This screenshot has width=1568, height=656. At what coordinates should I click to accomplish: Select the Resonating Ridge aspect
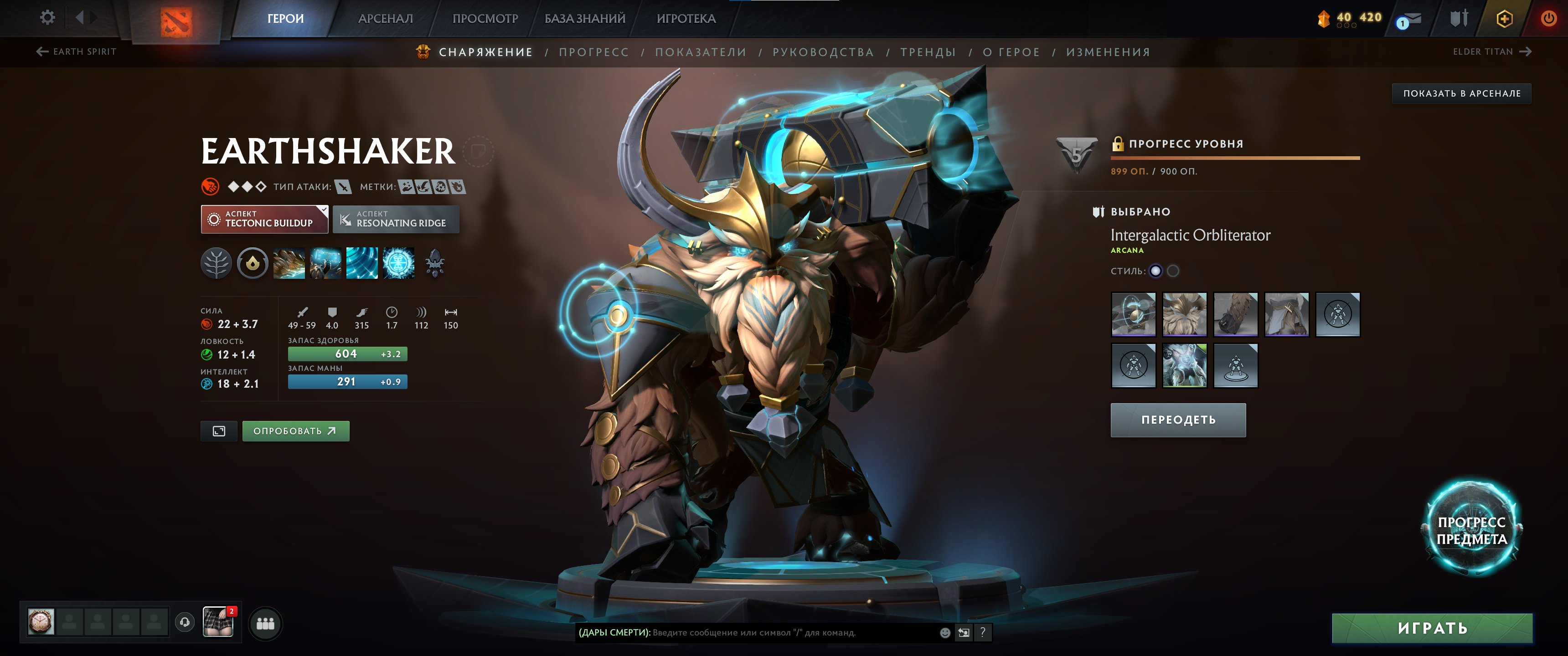396,219
